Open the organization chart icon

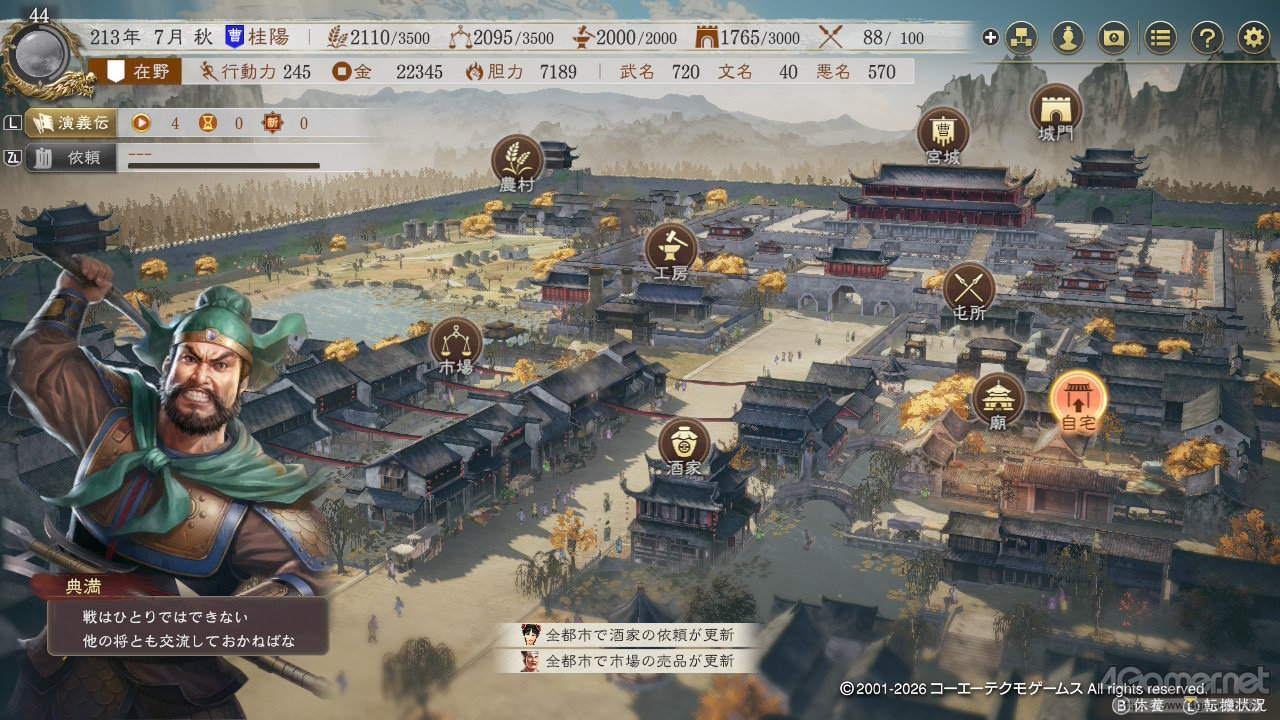[1021, 38]
